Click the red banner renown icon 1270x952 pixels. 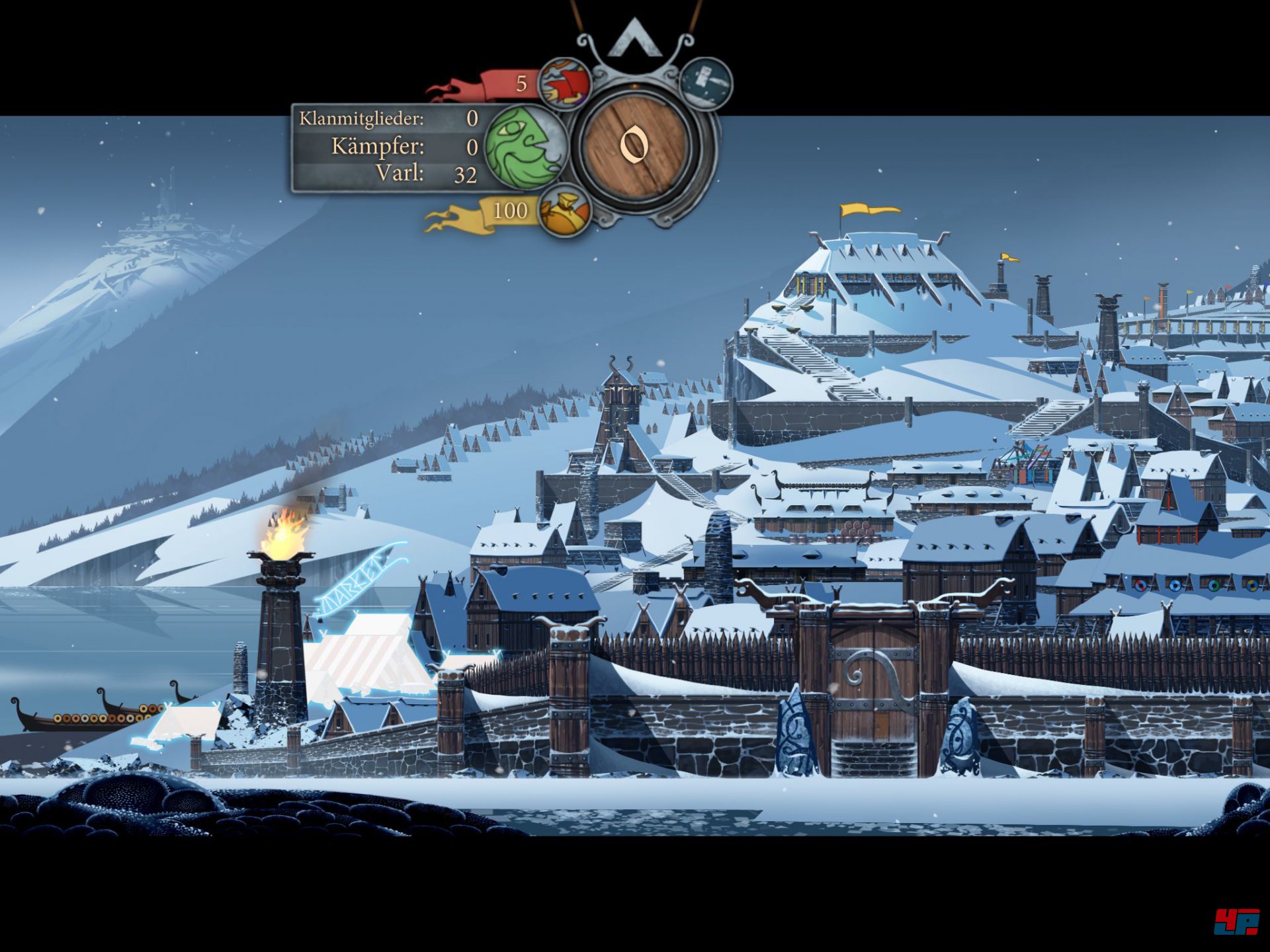point(564,83)
